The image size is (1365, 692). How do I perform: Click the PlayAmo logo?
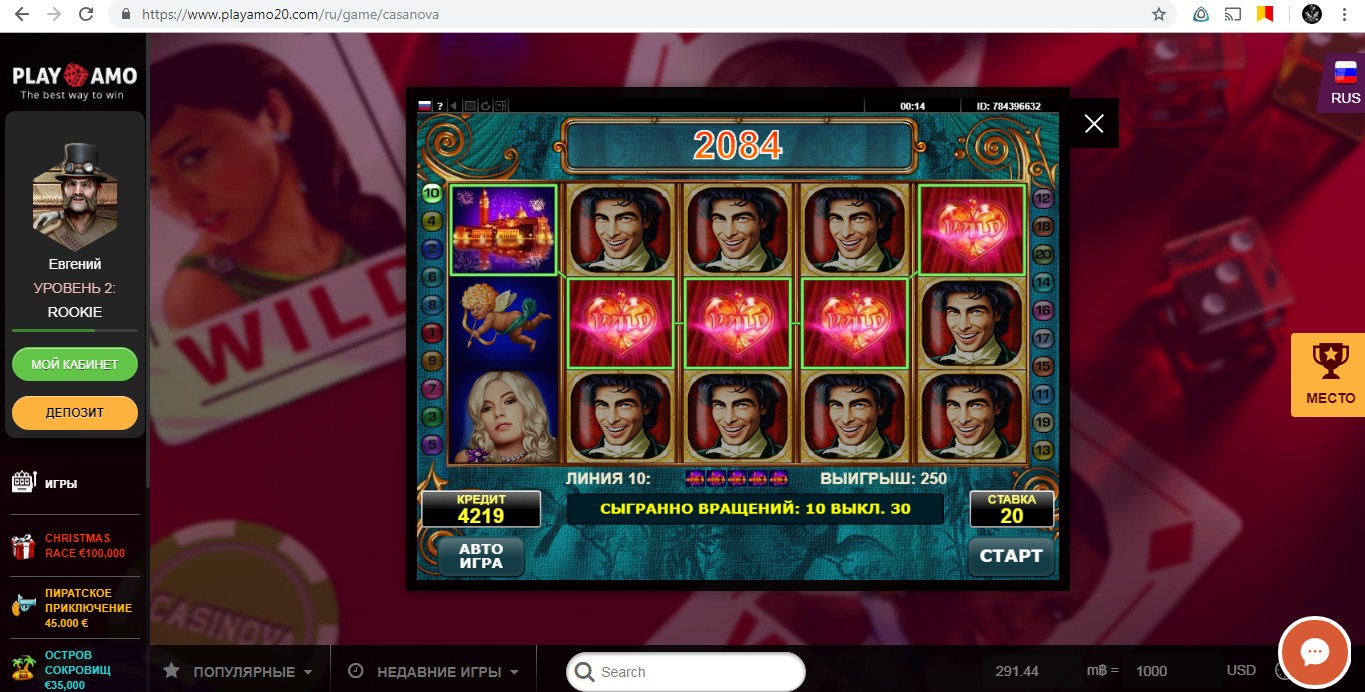pos(74,82)
